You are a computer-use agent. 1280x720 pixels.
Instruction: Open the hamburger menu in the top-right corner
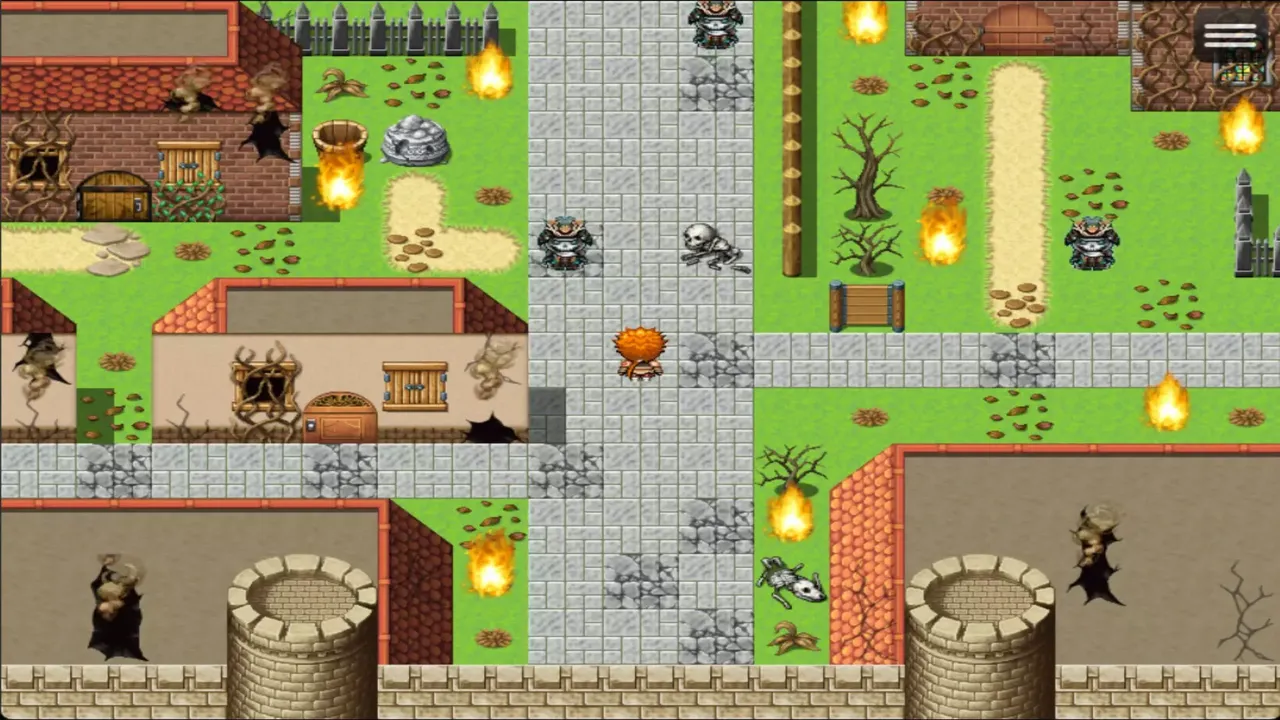point(1230,37)
